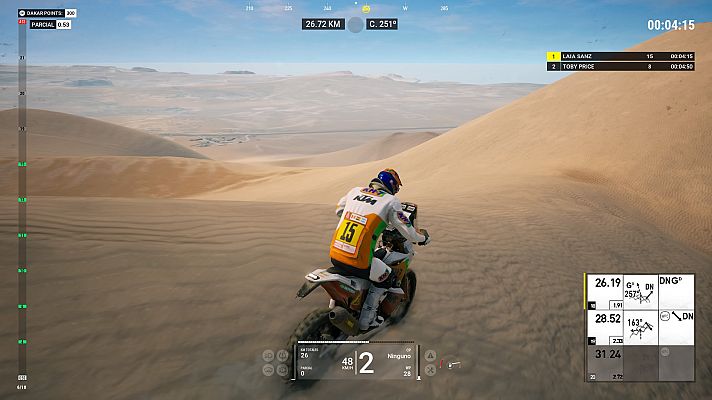Viewport: 712px width, 400px height.
Task: Click the compass heading strip
Action: point(352,8)
